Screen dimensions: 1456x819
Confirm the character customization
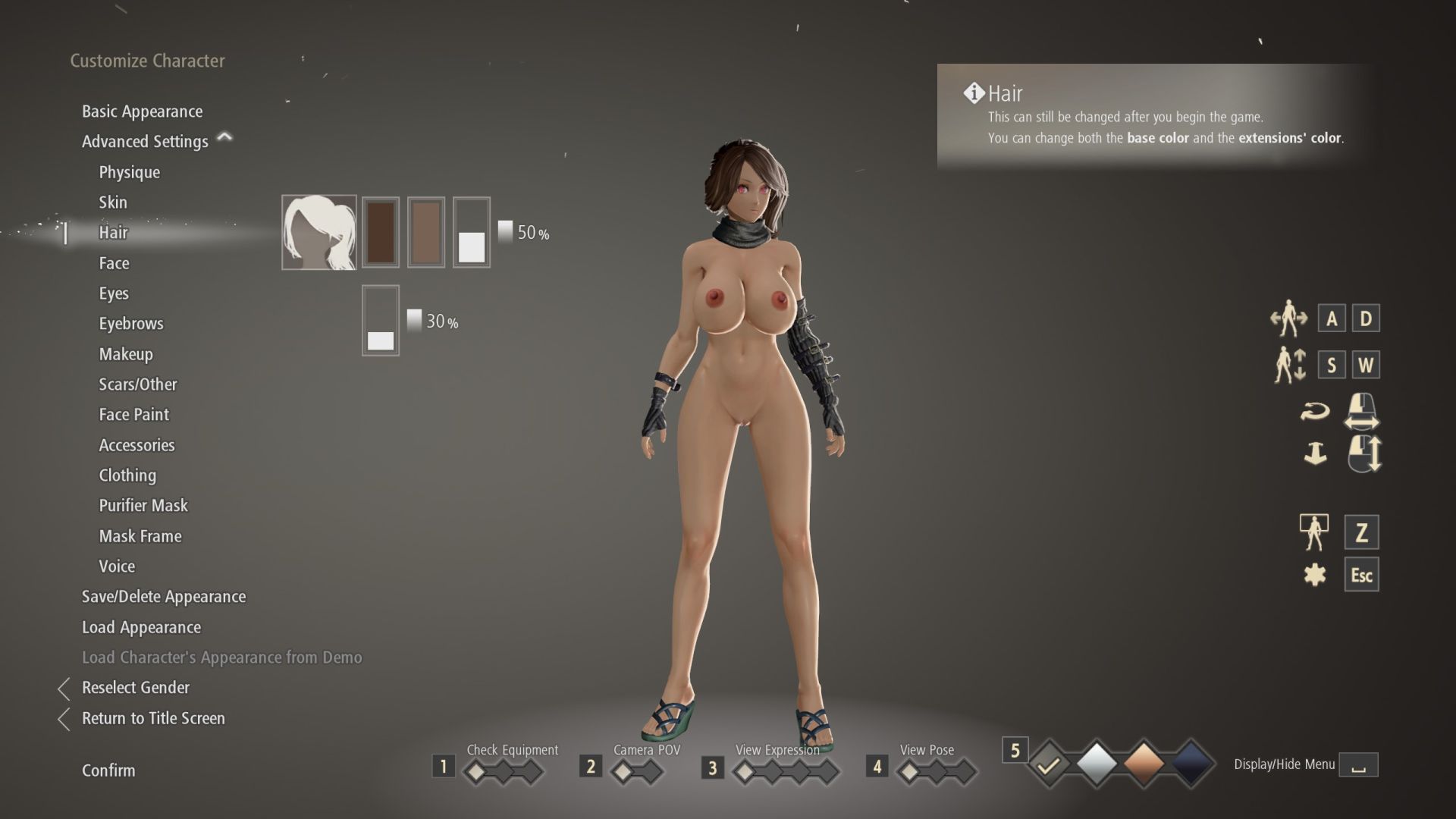click(108, 770)
